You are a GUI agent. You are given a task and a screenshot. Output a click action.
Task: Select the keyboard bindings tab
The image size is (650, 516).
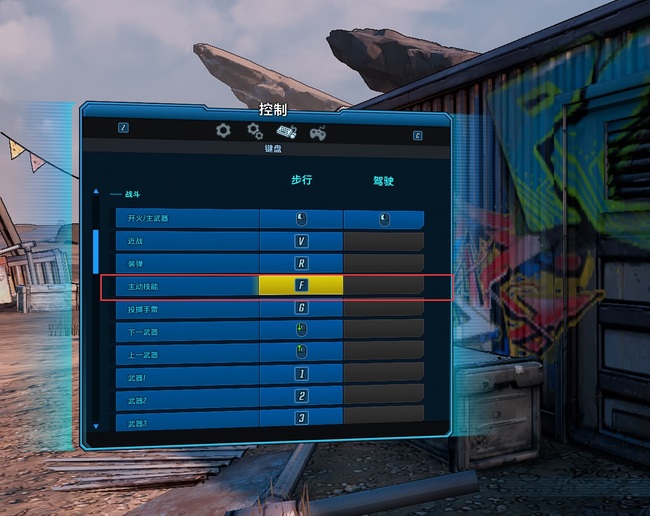click(x=286, y=131)
